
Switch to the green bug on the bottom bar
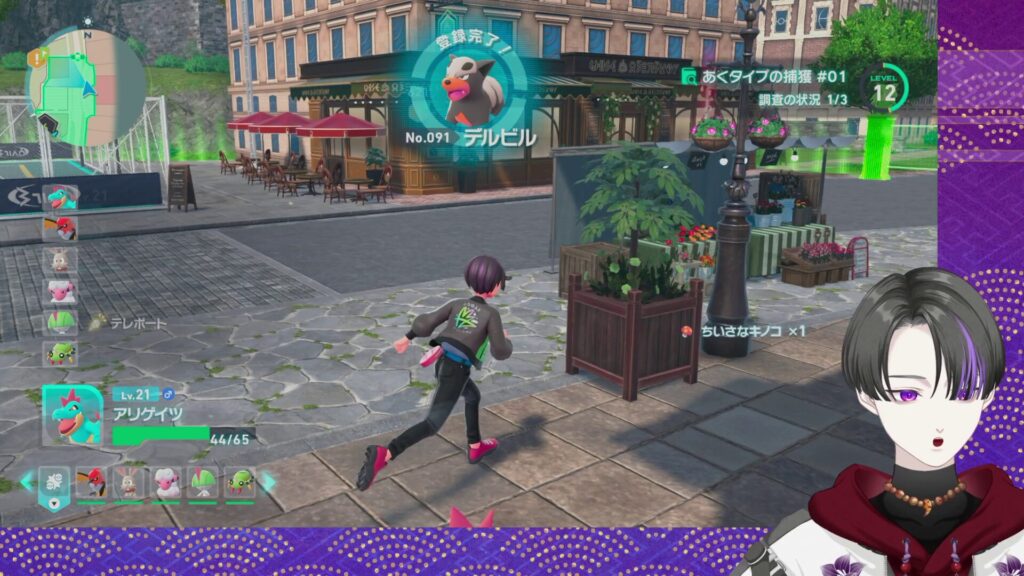239,482
